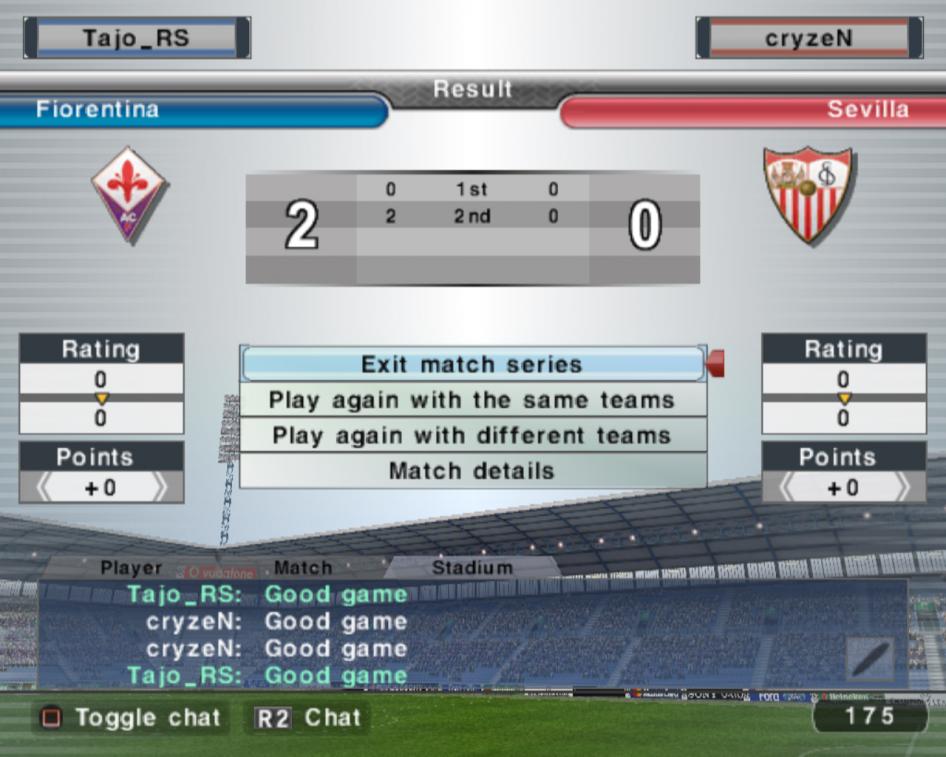Image resolution: width=946 pixels, height=757 pixels.
Task: Choose Play again with different teams
Action: point(472,436)
